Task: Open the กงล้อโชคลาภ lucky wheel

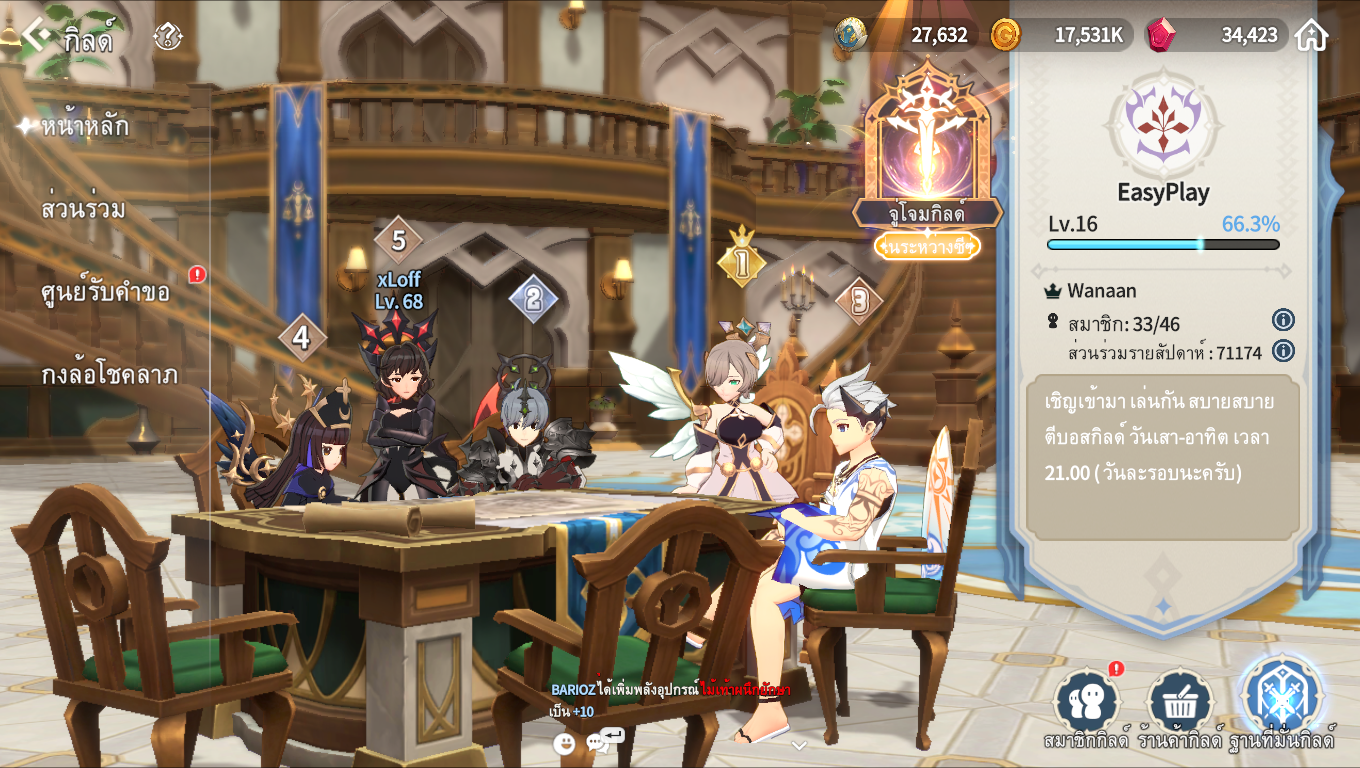Action: click(x=109, y=375)
